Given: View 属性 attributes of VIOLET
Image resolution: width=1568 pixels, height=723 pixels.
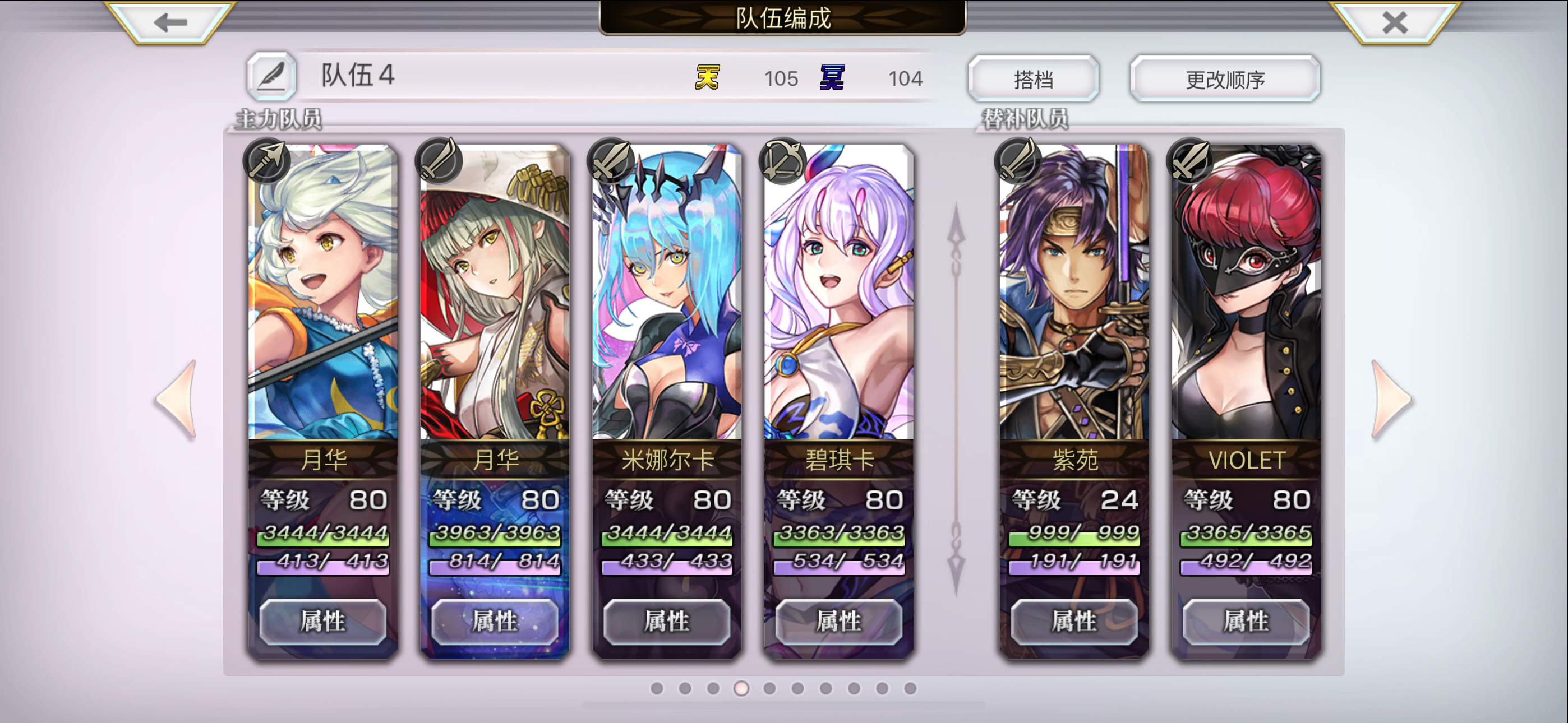Looking at the screenshot, I should coord(1246,623).
